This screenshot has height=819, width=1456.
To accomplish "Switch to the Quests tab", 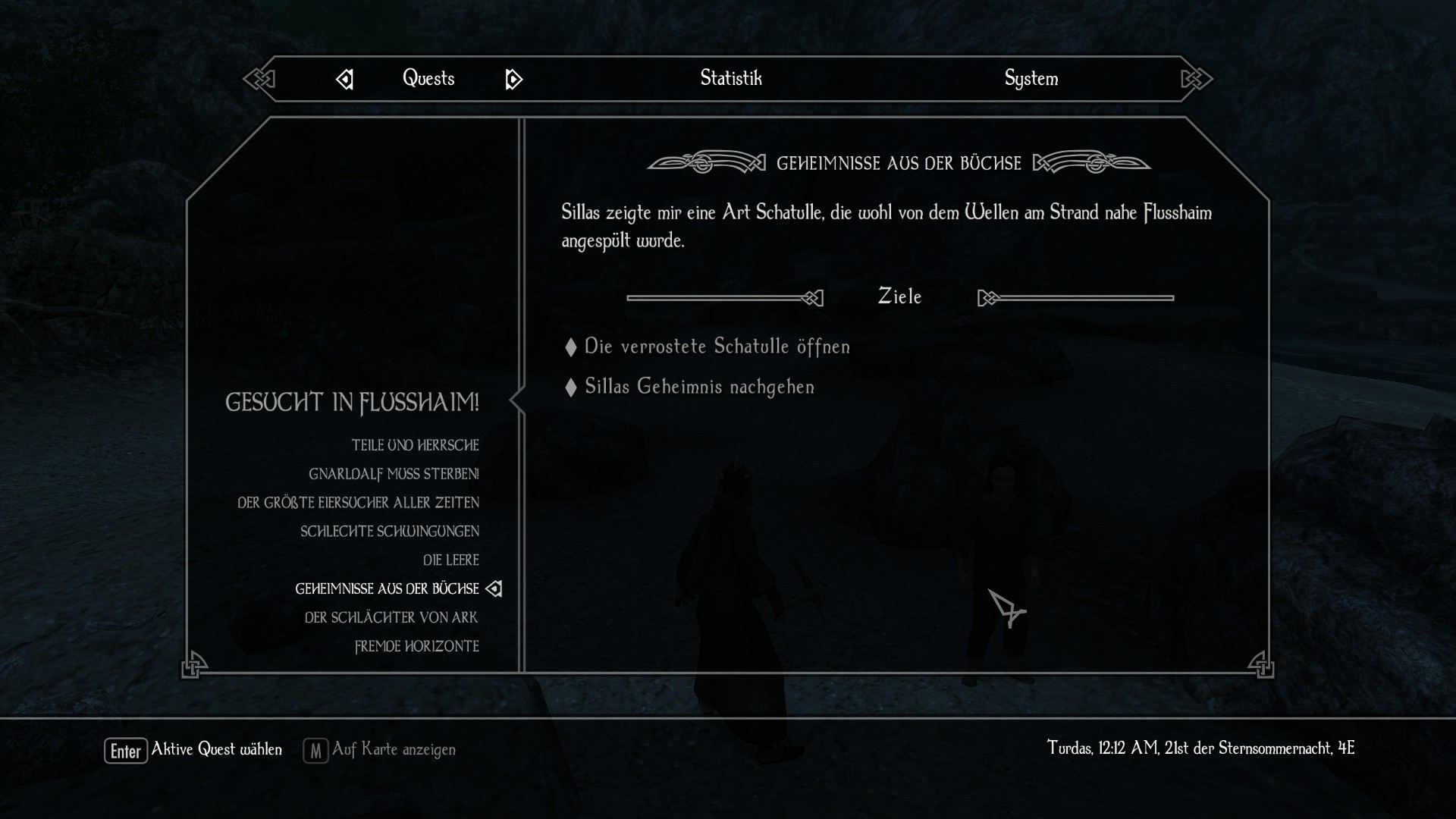I will click(428, 78).
